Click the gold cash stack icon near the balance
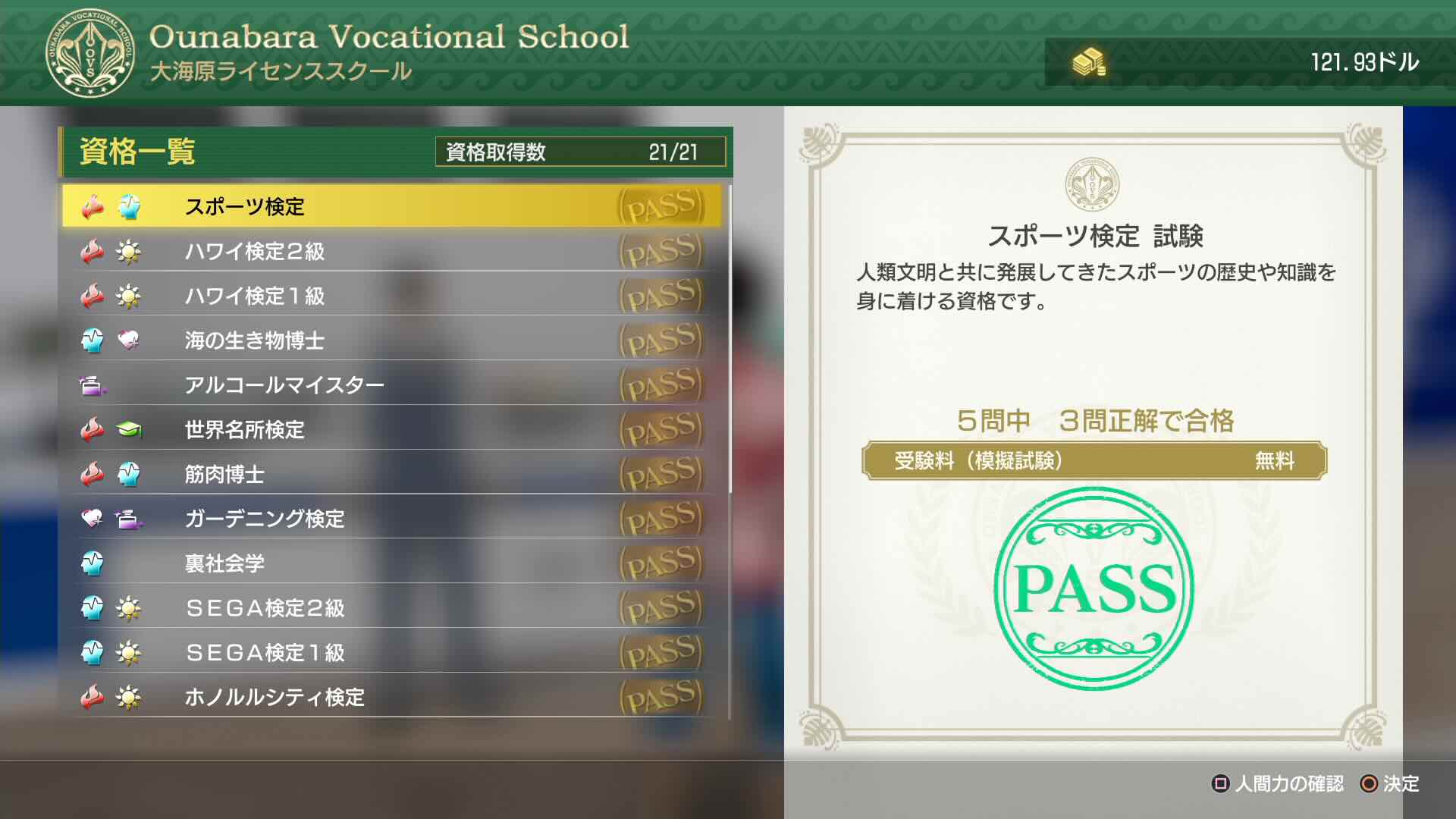The image size is (1456, 819). click(1090, 62)
